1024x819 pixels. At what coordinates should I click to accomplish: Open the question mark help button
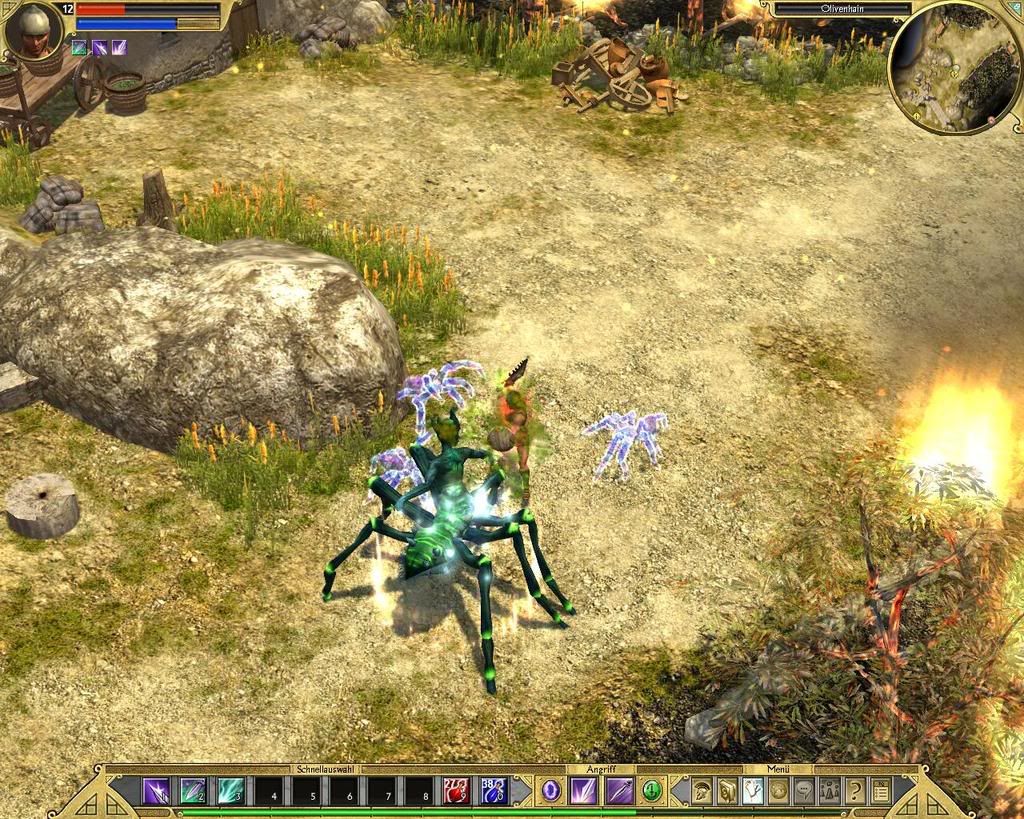pos(855,791)
